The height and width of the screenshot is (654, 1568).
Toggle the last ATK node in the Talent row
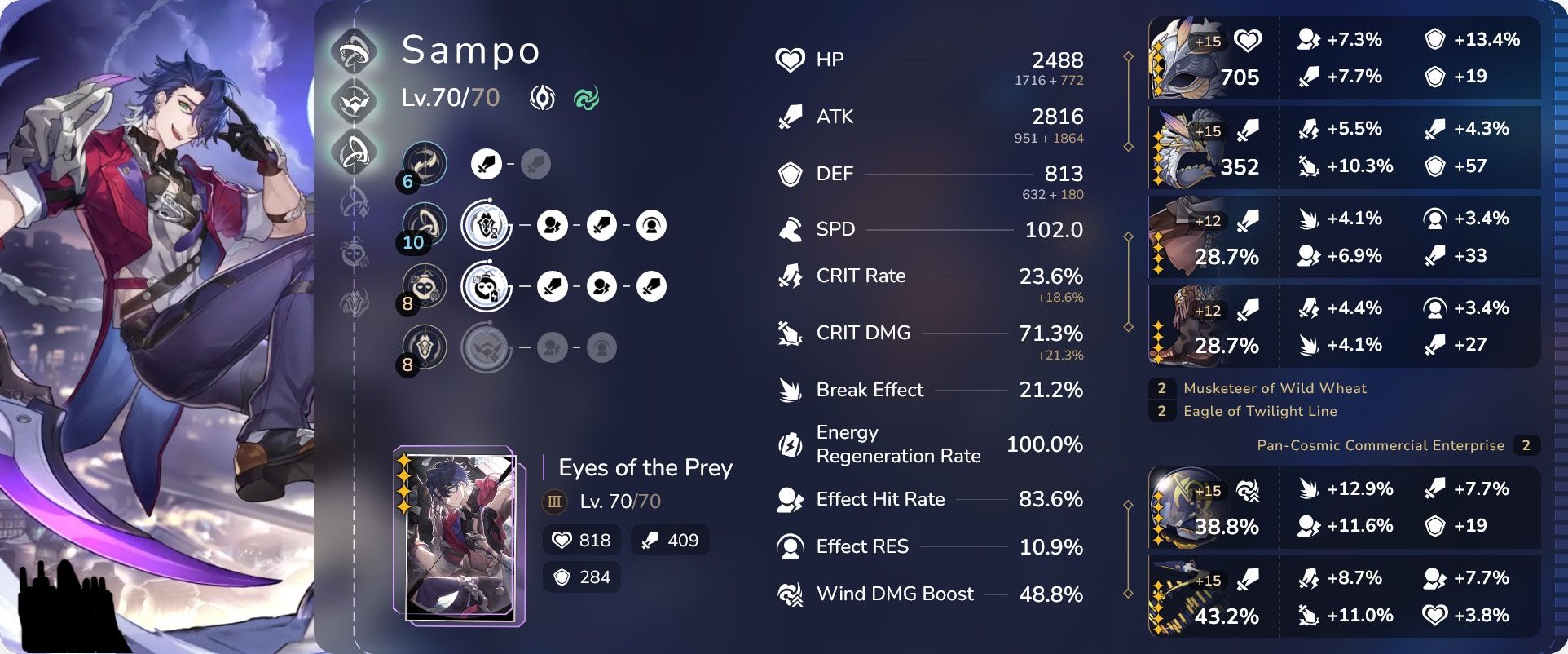[652, 286]
